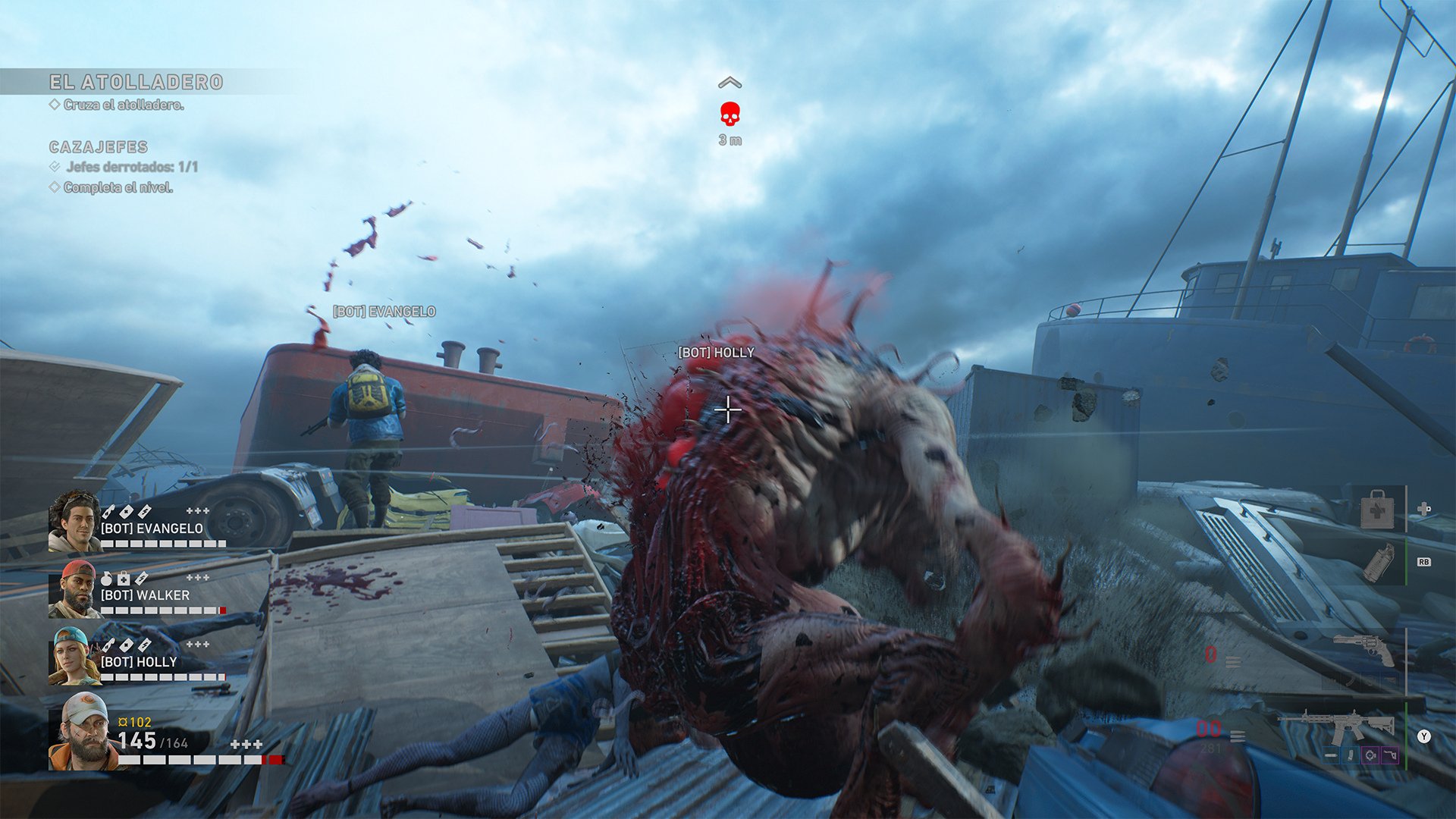Click the syringe icon beside Evangelo's name

(108, 511)
